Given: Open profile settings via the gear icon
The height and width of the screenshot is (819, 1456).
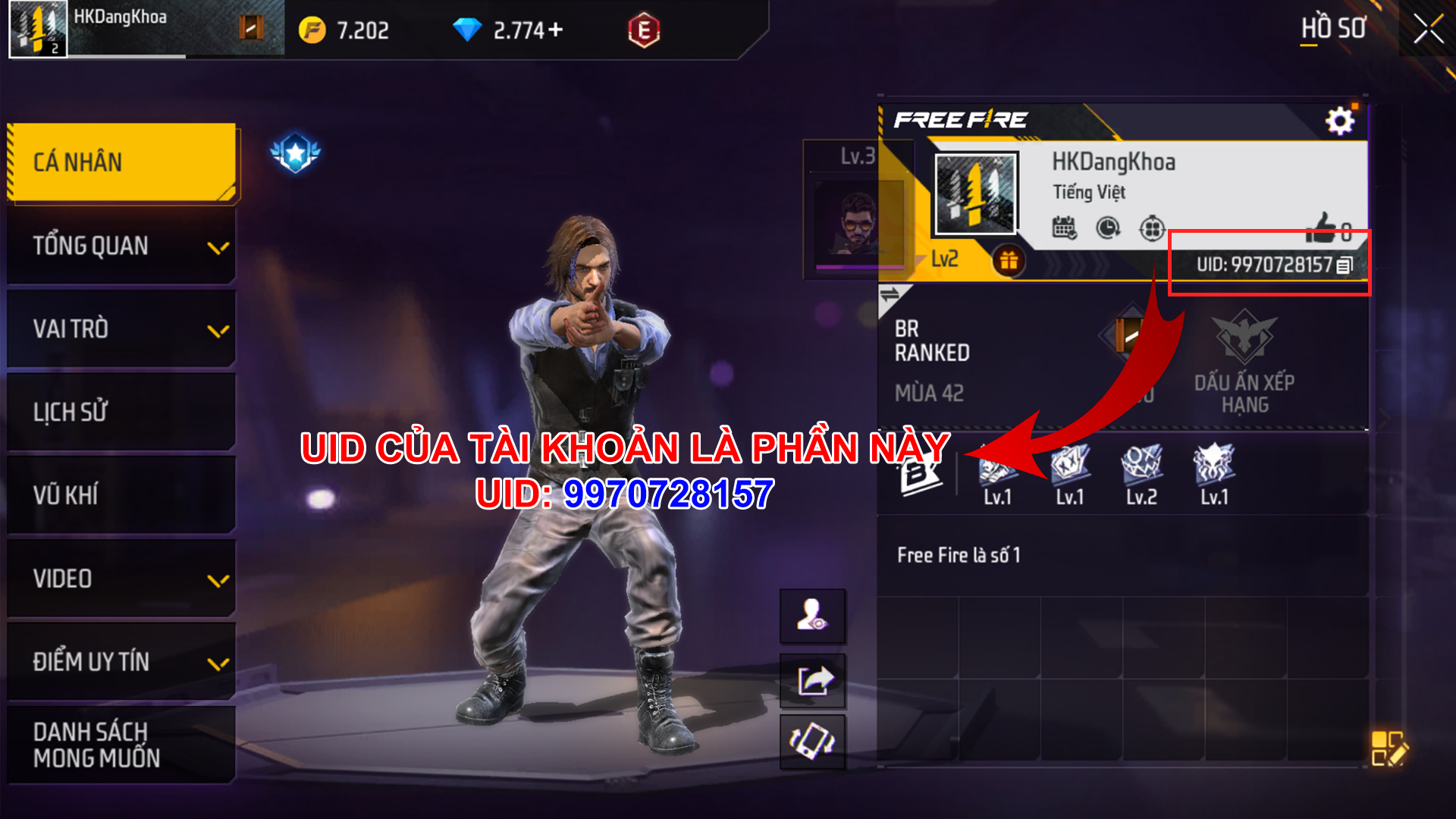Looking at the screenshot, I should [1338, 119].
